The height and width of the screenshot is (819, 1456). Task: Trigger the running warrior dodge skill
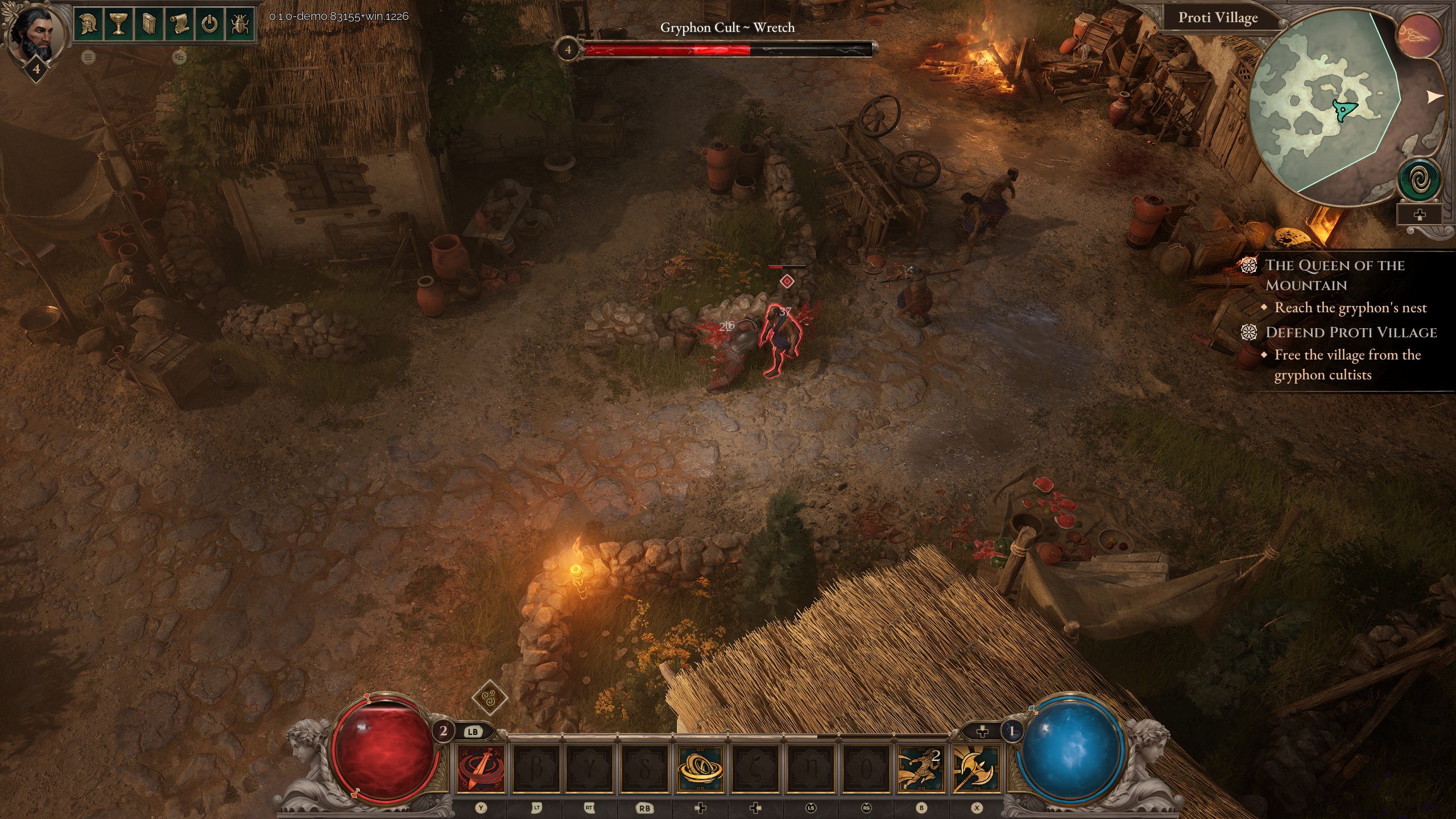(920, 769)
